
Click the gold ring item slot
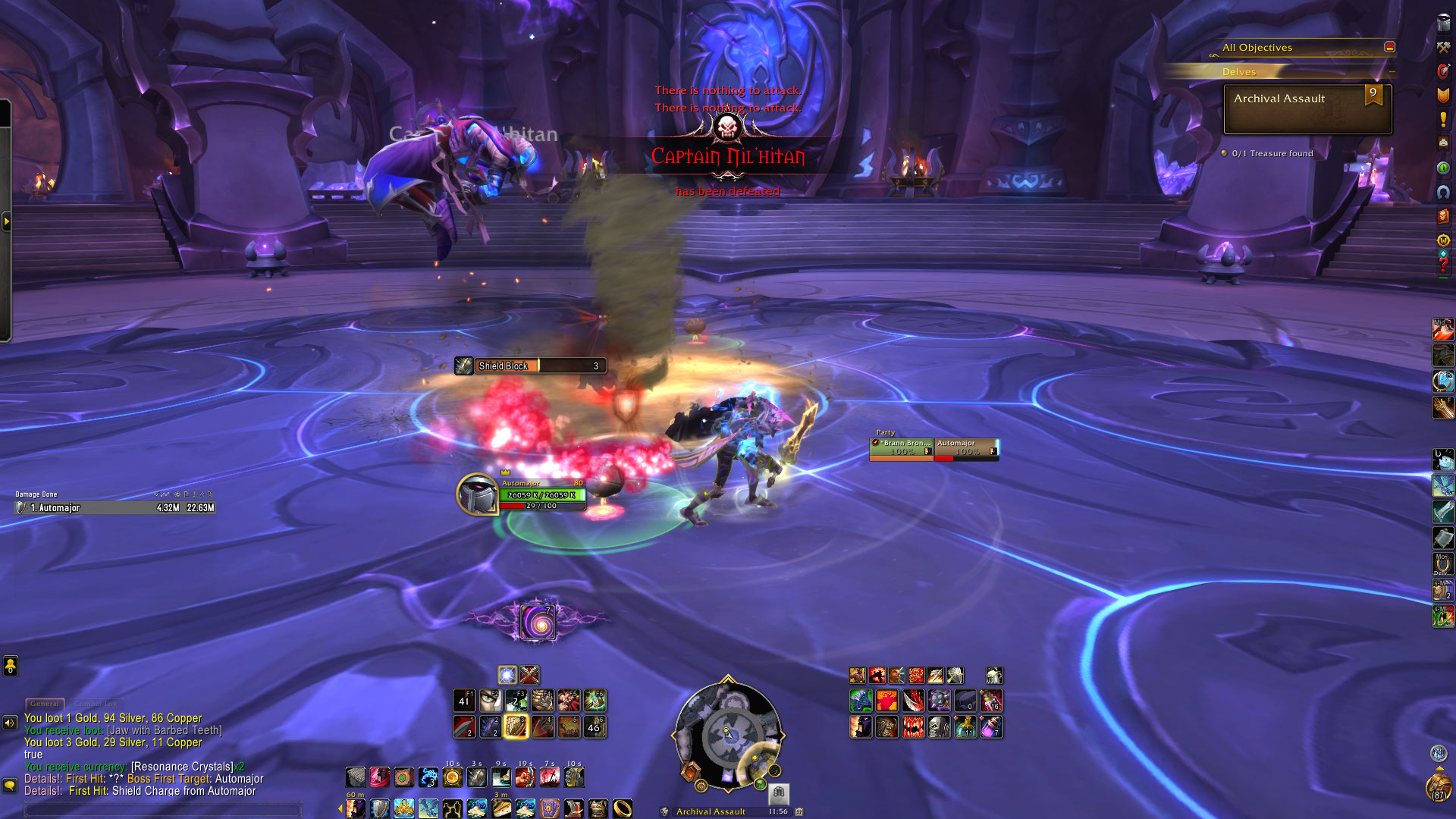[x=622, y=808]
